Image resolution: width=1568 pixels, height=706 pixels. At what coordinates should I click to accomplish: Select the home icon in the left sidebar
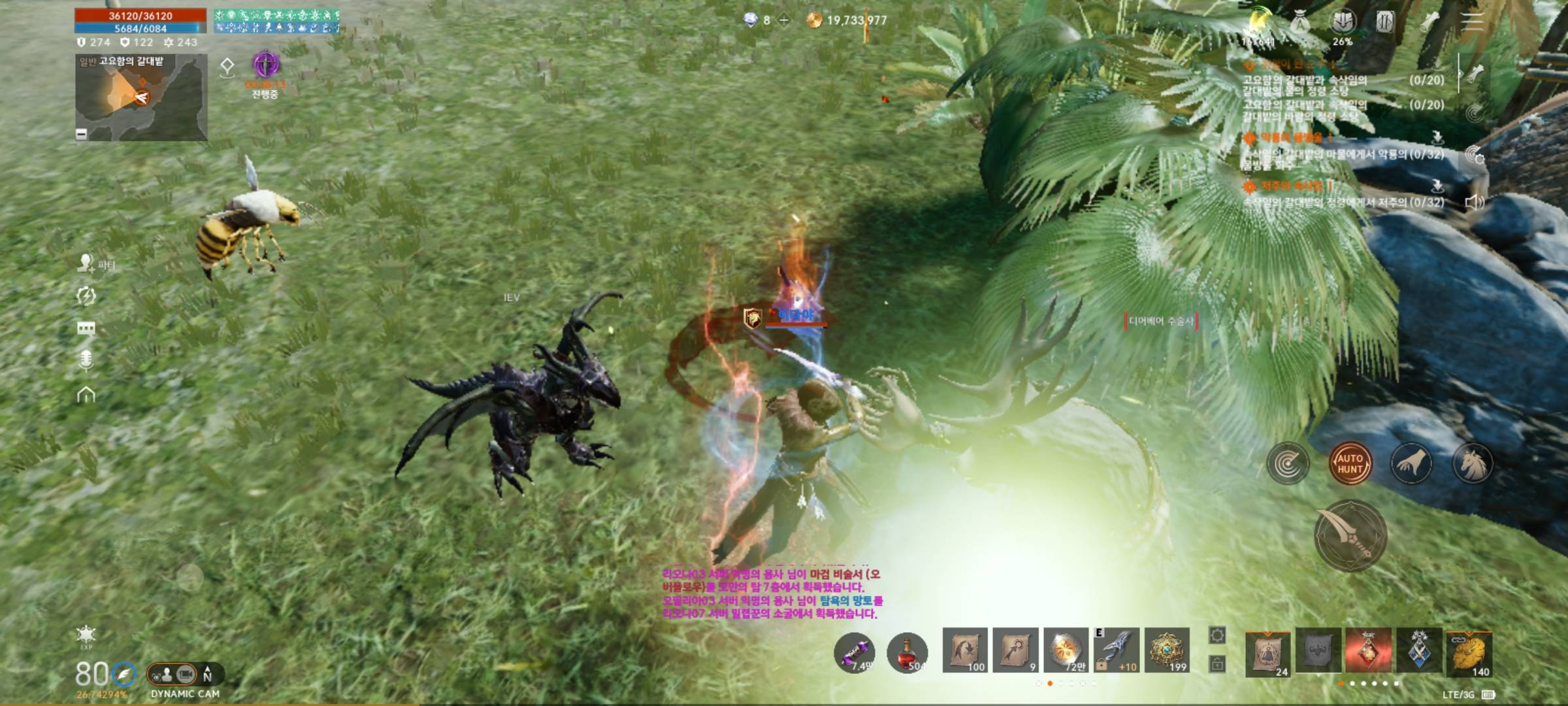point(86,393)
